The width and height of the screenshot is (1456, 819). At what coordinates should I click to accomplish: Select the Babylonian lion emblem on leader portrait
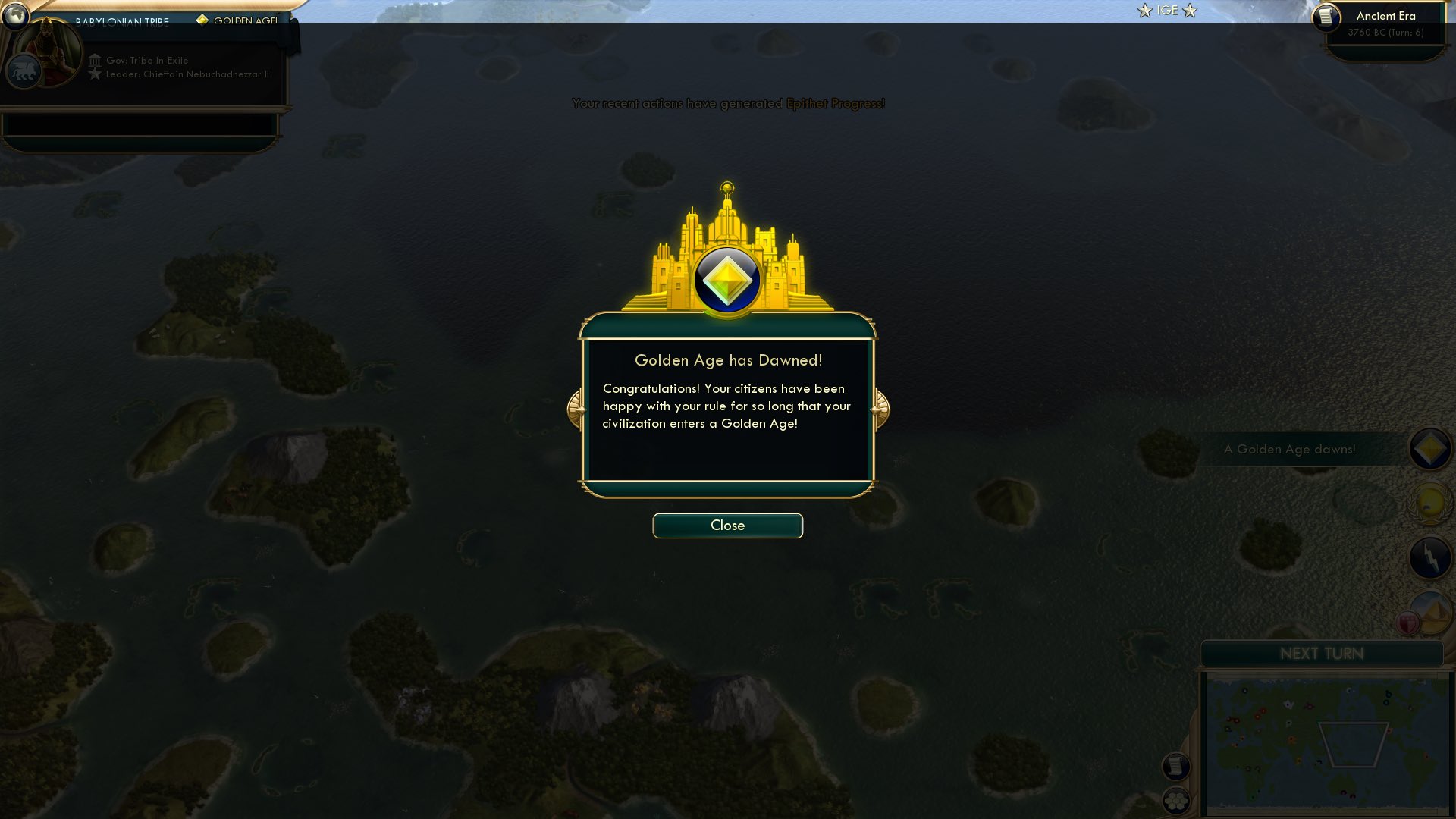point(23,71)
